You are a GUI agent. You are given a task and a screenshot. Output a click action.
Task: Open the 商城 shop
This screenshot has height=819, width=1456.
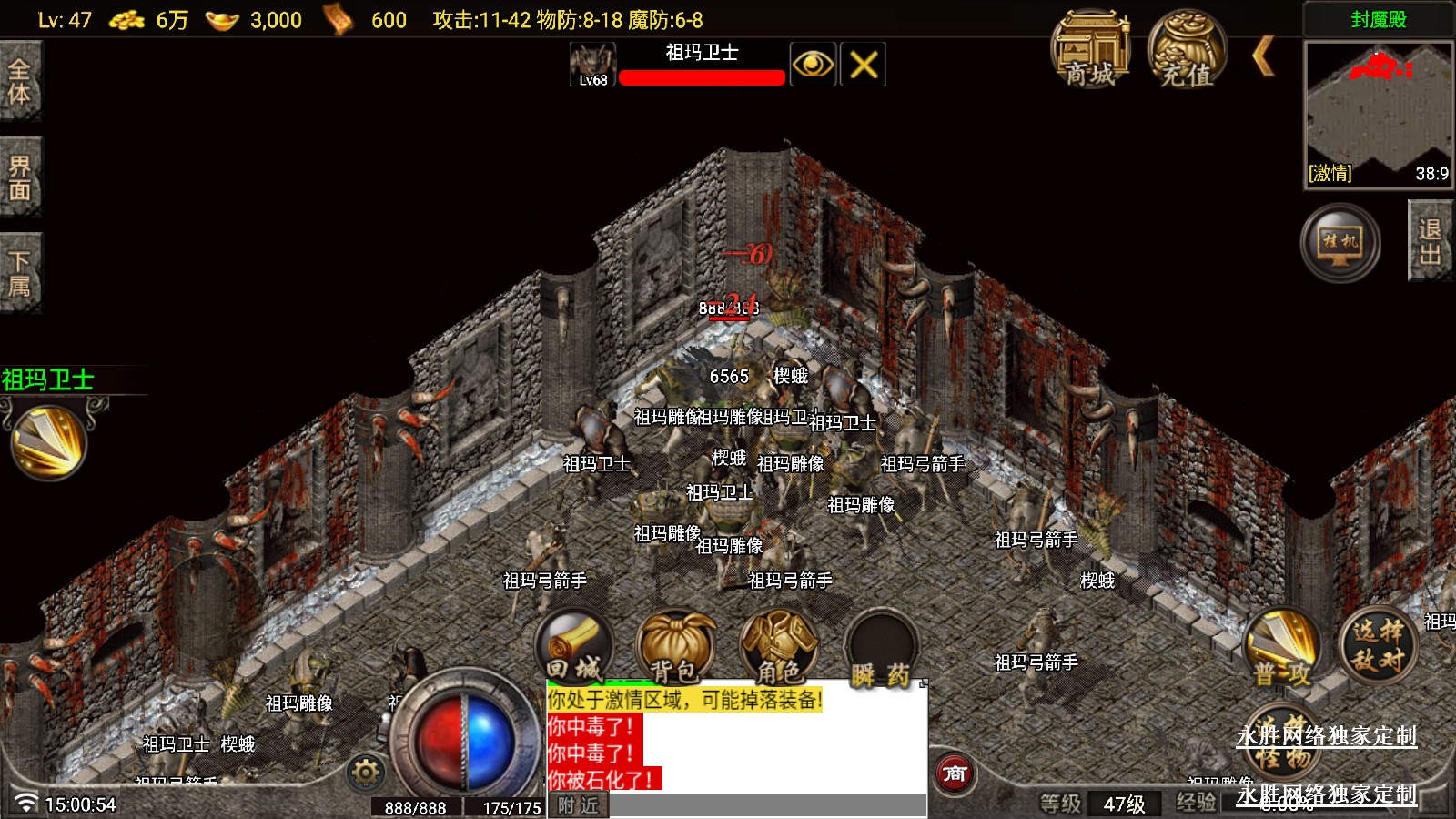[1090, 51]
